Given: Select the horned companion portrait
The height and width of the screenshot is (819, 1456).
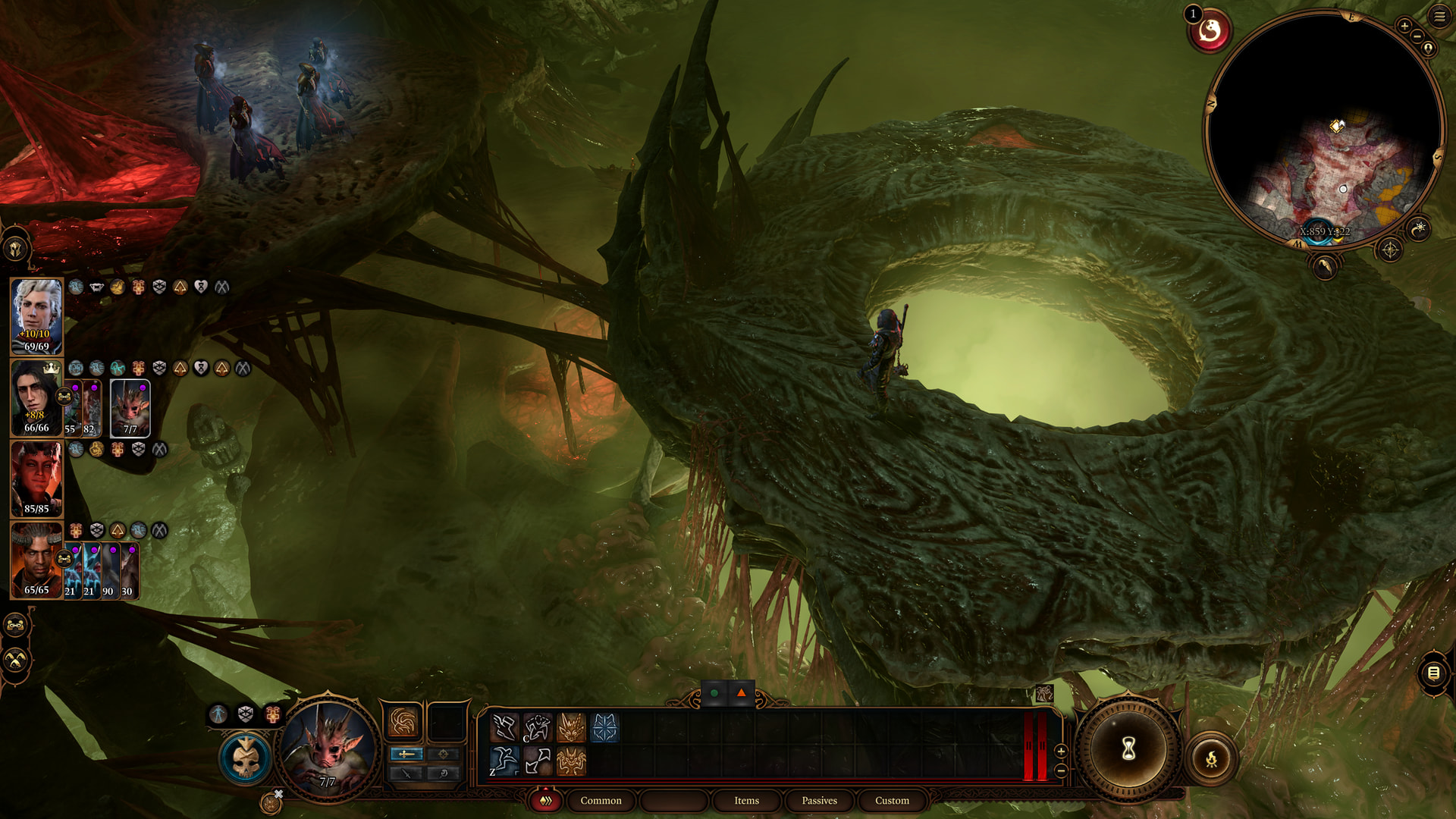Looking at the screenshot, I should [x=36, y=560].
